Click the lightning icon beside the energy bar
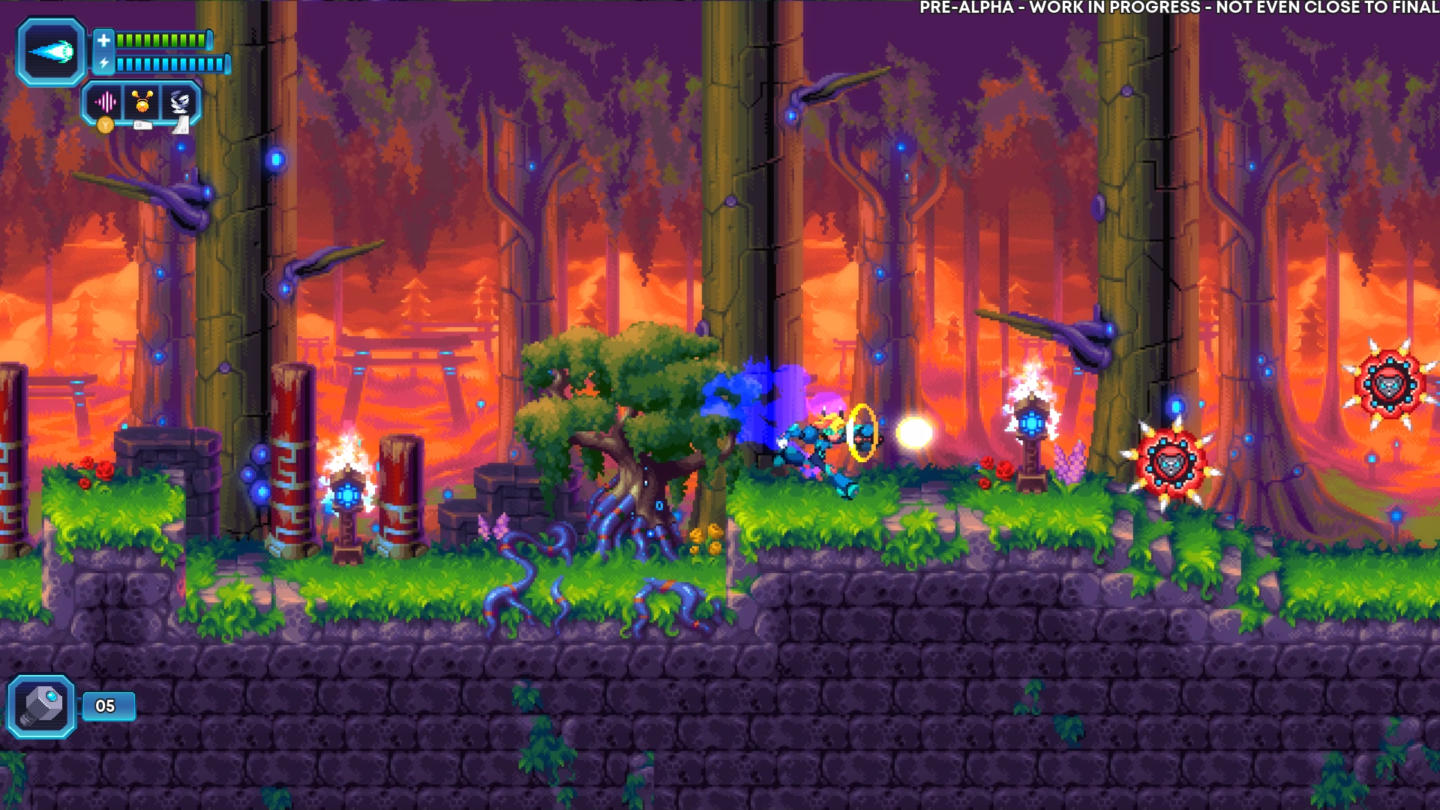This screenshot has width=1440, height=810. [x=104, y=62]
